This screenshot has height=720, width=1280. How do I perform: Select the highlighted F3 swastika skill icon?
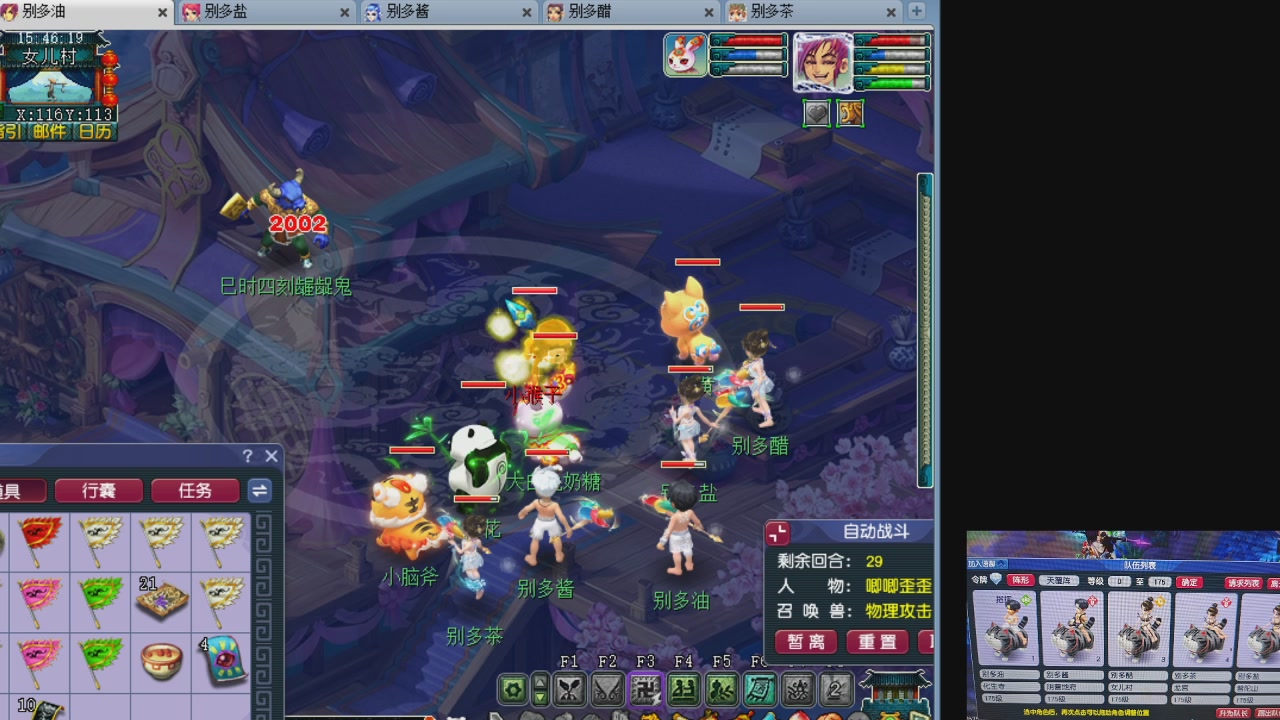pos(645,690)
